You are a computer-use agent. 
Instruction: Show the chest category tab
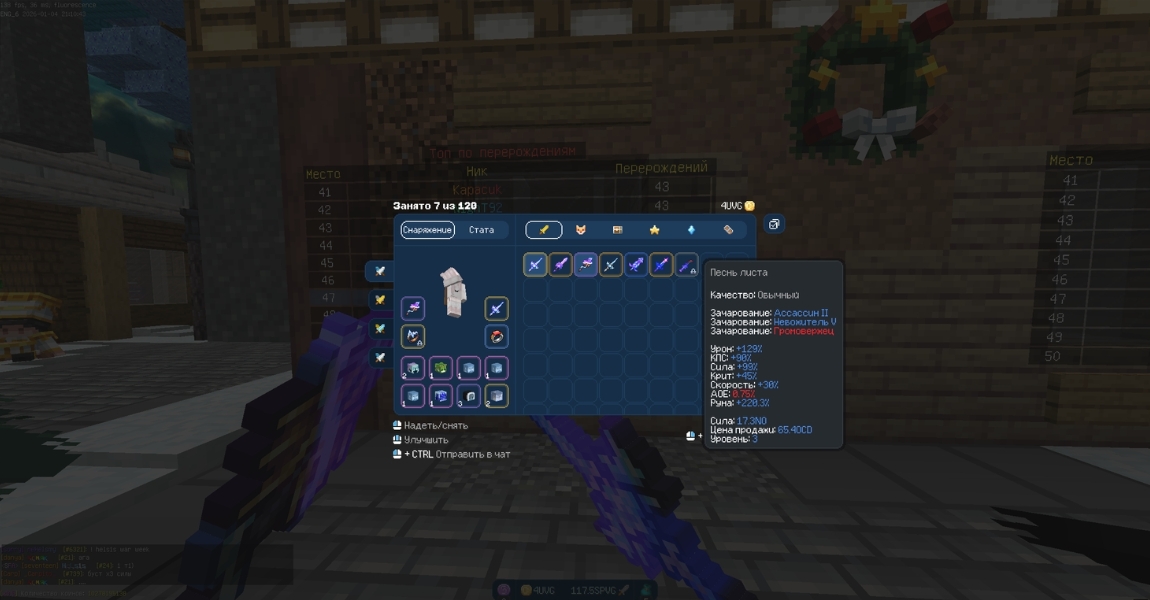(617, 230)
